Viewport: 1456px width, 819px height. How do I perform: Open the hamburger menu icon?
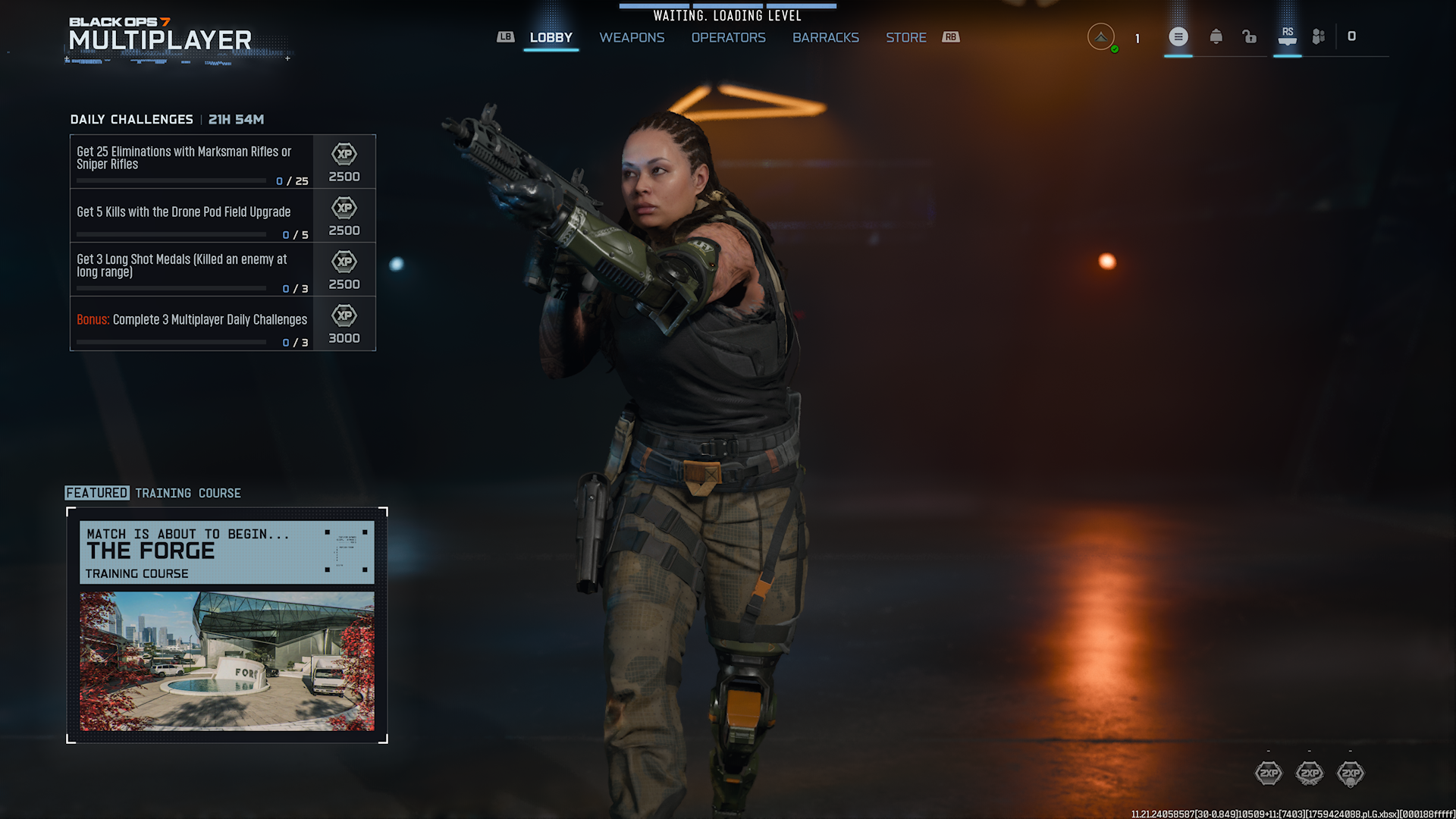[x=1178, y=36]
